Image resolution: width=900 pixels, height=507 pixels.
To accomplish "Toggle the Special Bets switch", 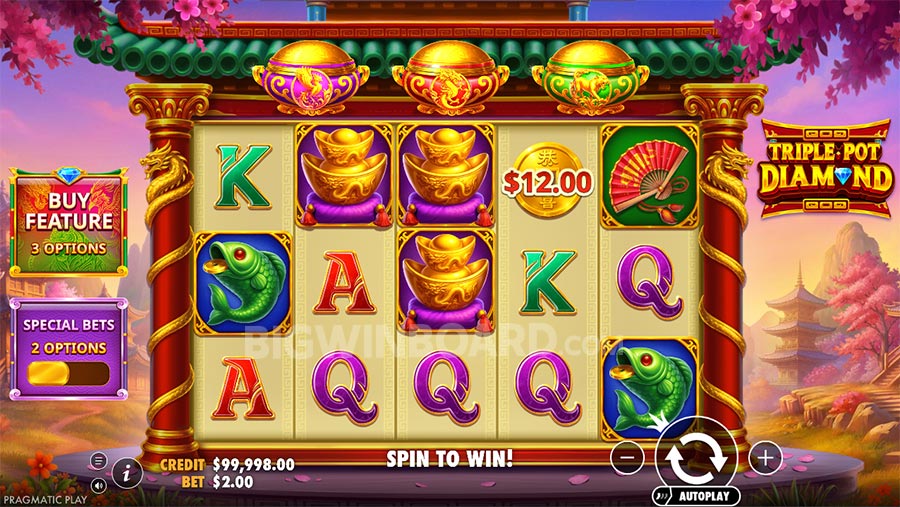I will (68, 374).
